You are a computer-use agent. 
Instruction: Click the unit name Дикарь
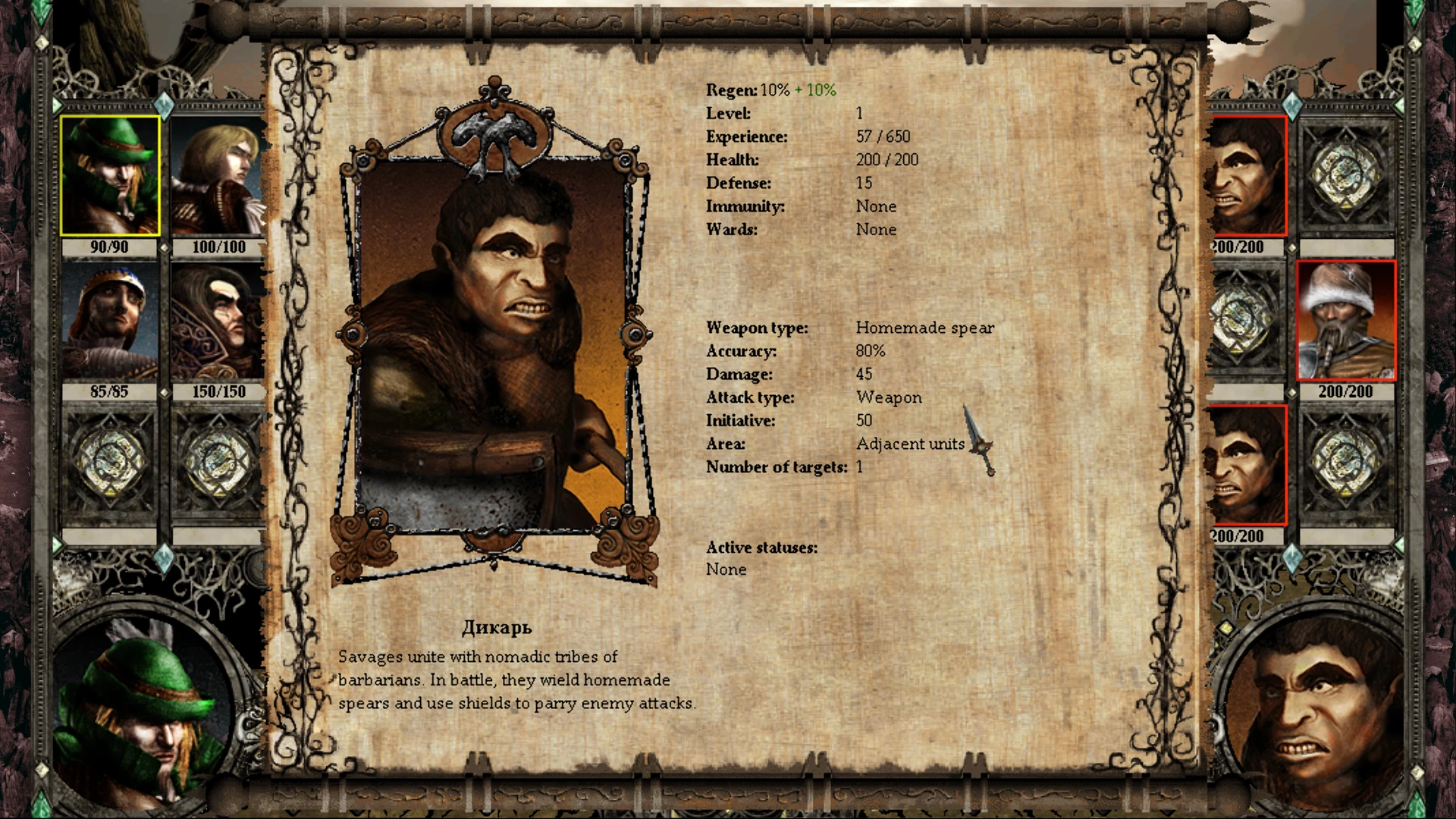tap(497, 627)
